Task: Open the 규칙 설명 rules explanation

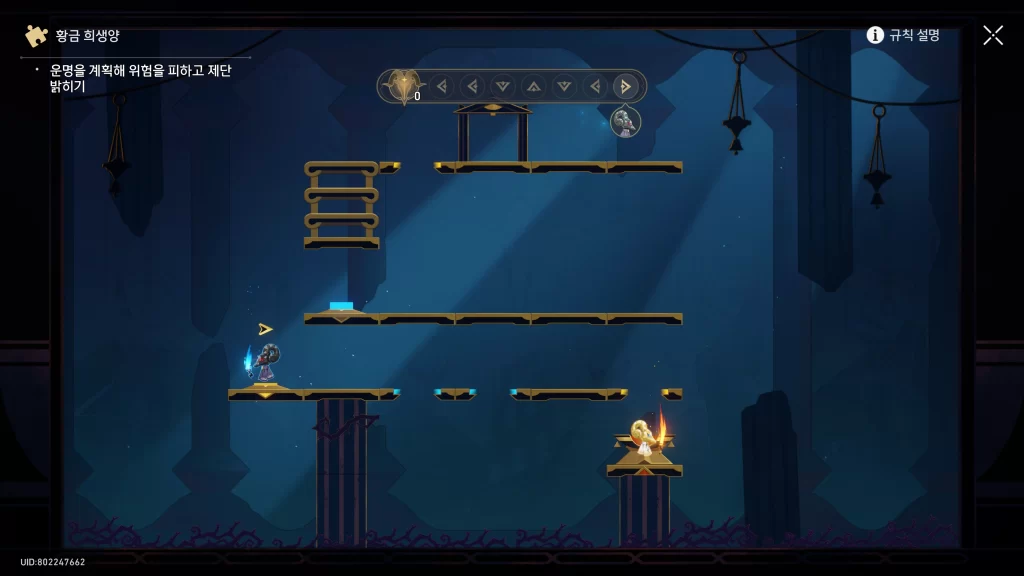Action: 903,35
